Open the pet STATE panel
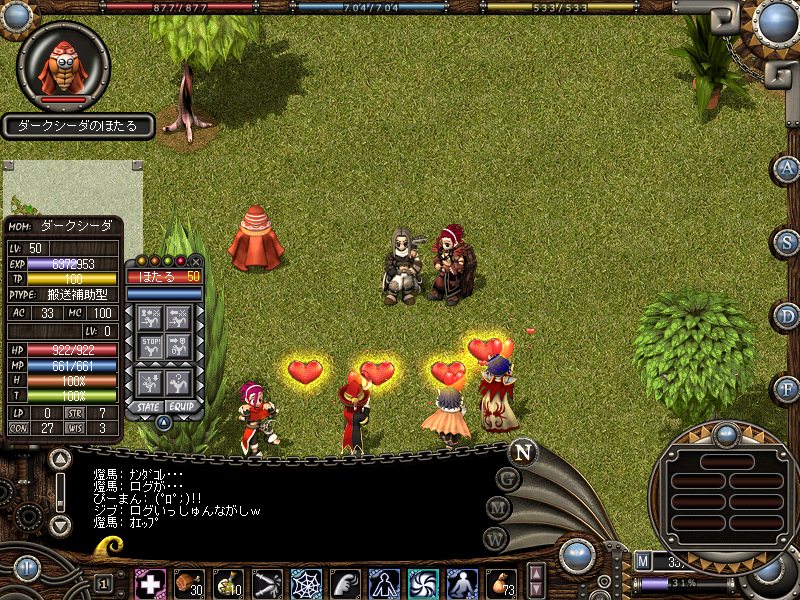The image size is (800, 600). [x=149, y=406]
